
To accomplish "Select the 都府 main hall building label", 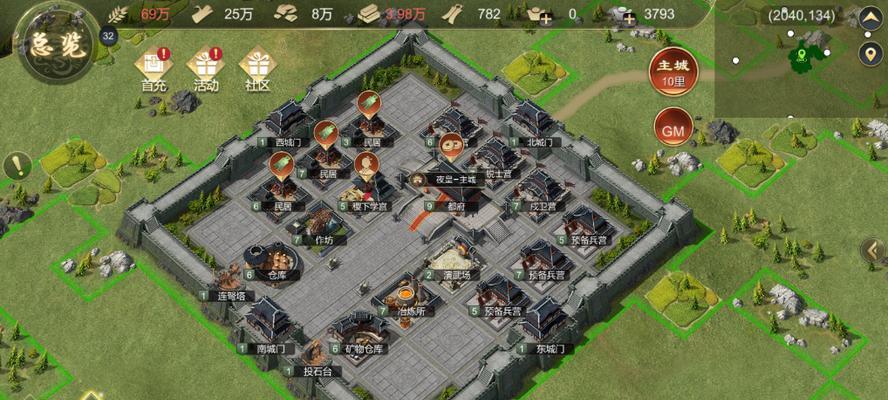I will click(454, 206).
